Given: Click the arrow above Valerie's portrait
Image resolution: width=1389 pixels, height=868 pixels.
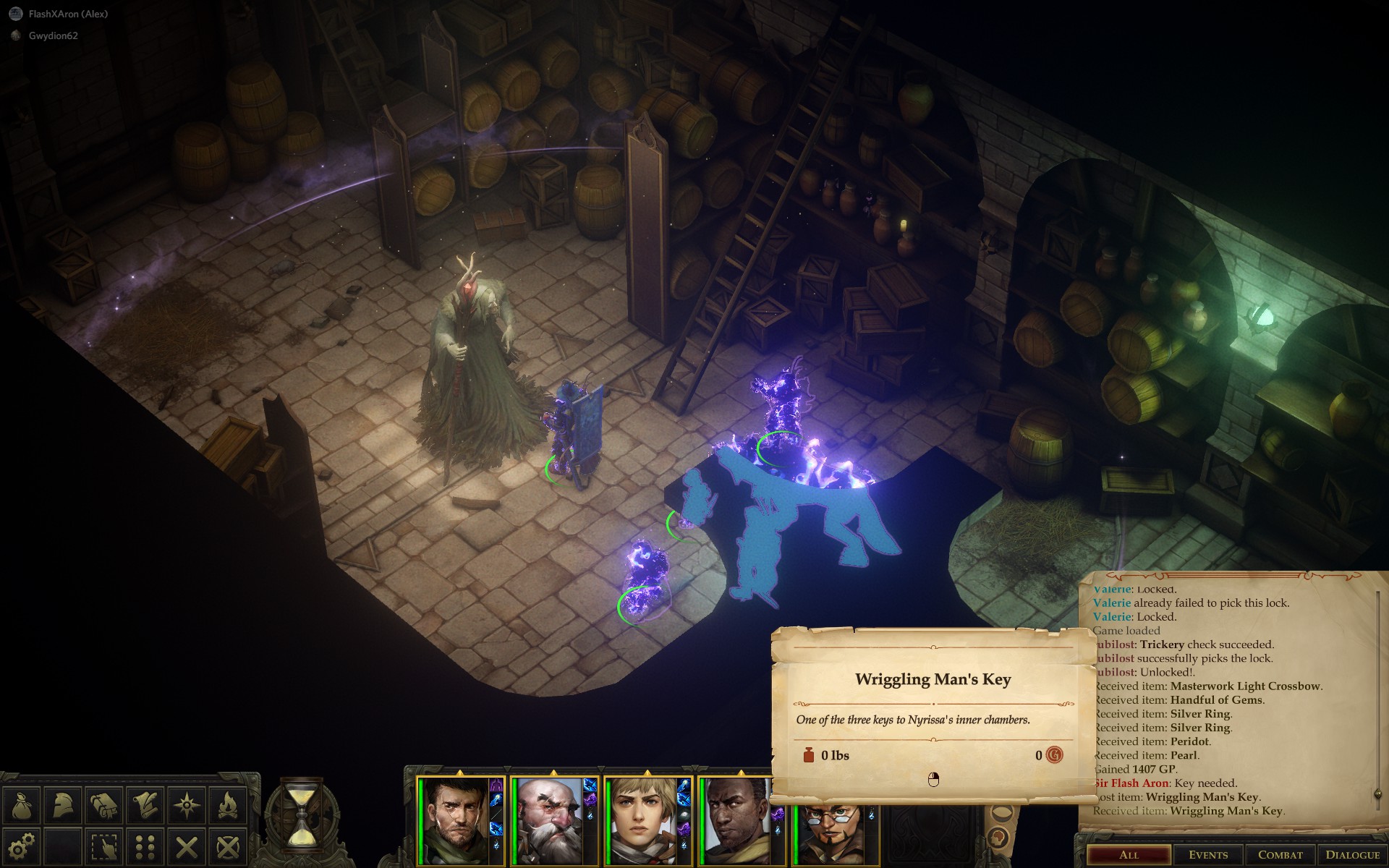Looking at the screenshot, I should [x=648, y=773].
